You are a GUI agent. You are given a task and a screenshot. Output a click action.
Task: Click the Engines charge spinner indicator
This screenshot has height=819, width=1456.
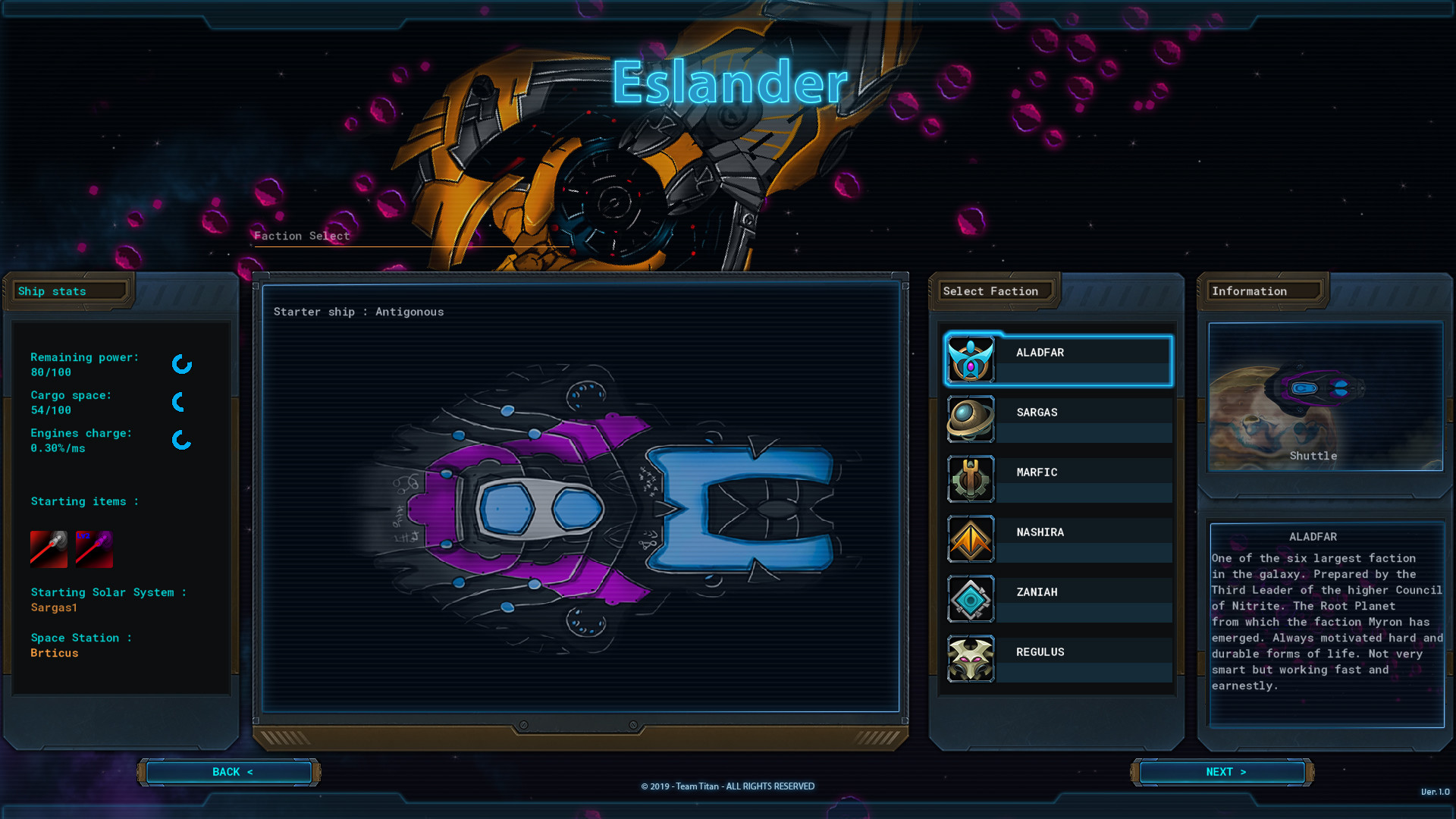(181, 441)
